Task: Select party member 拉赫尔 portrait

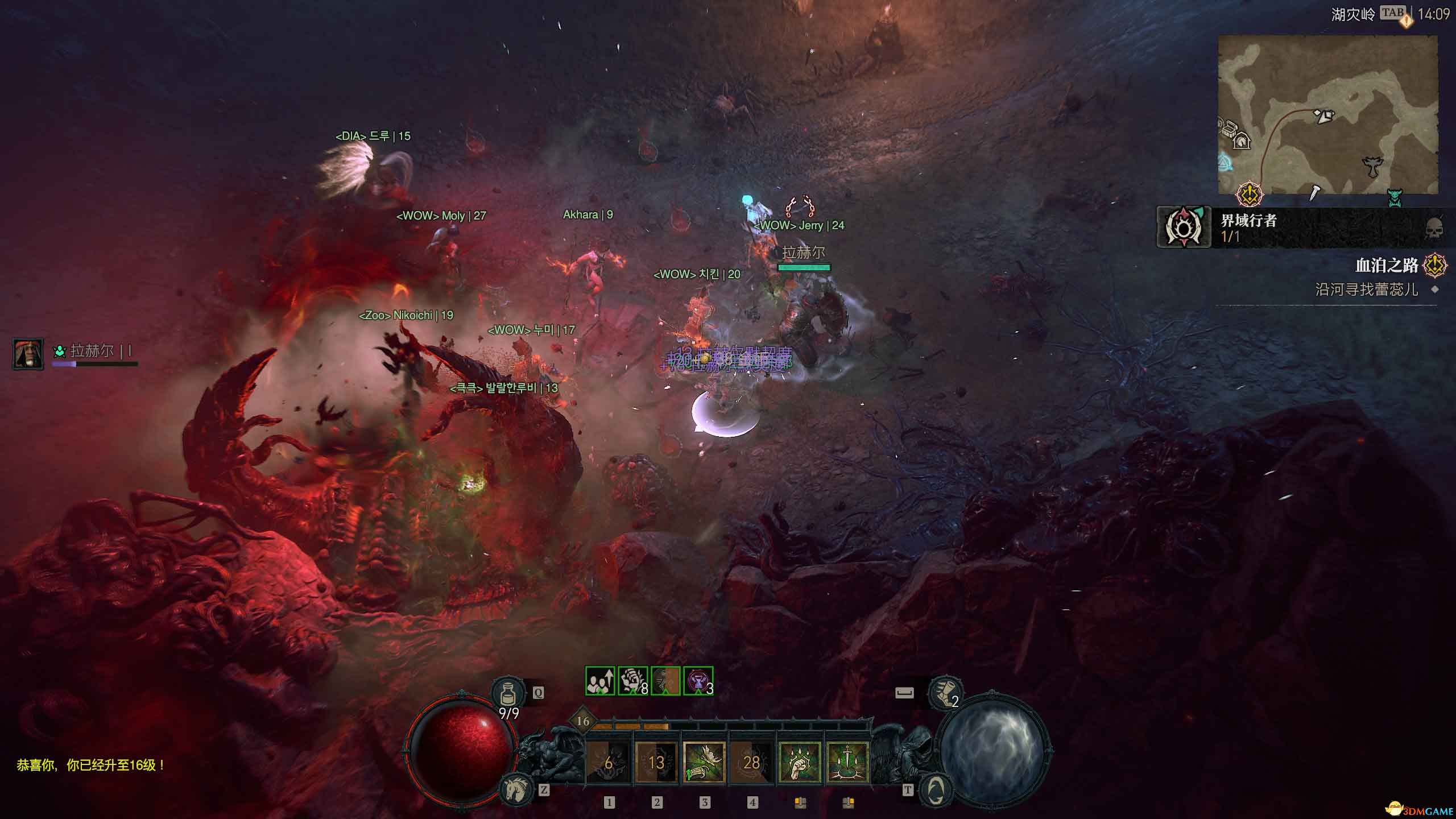Action: click(28, 354)
